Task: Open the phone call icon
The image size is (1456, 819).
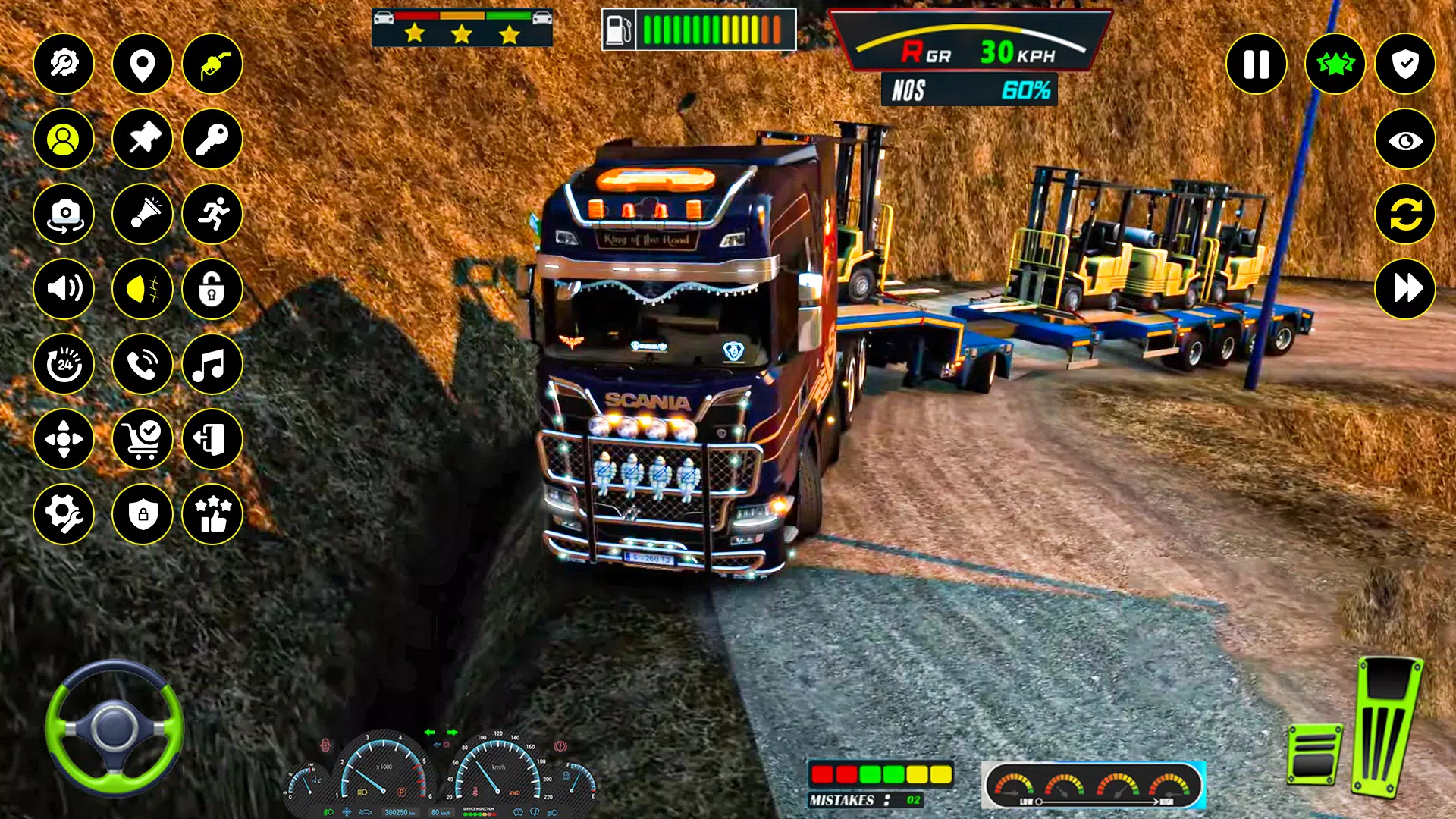Action: (142, 364)
